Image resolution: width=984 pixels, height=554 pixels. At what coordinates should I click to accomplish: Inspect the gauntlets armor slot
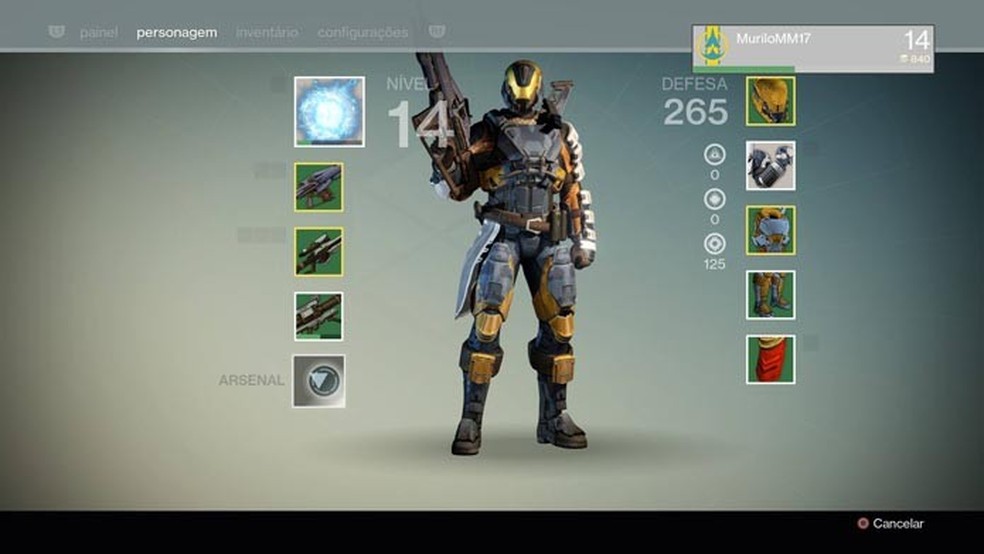coord(771,166)
